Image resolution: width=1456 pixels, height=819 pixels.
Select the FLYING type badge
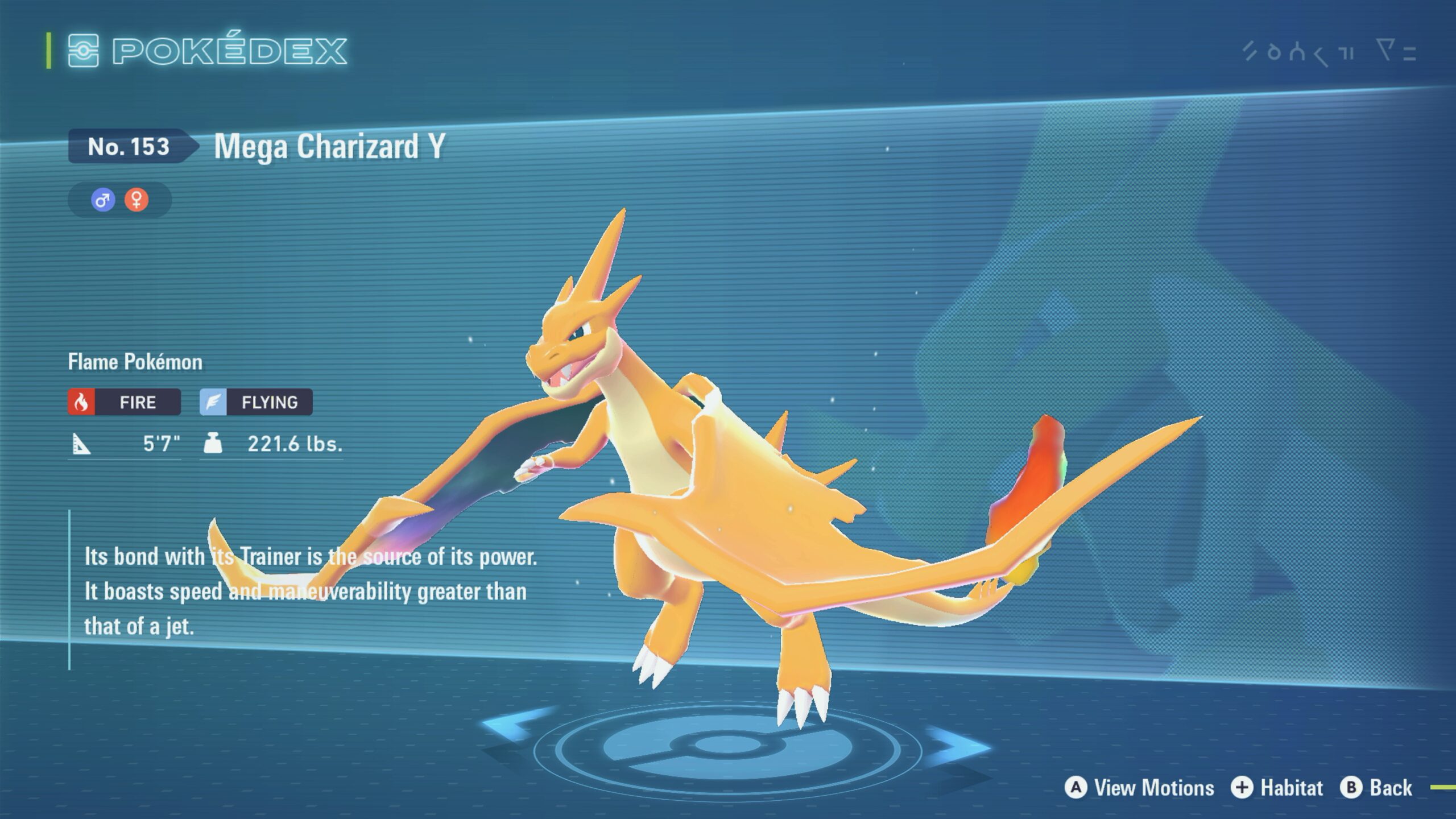click(x=256, y=402)
